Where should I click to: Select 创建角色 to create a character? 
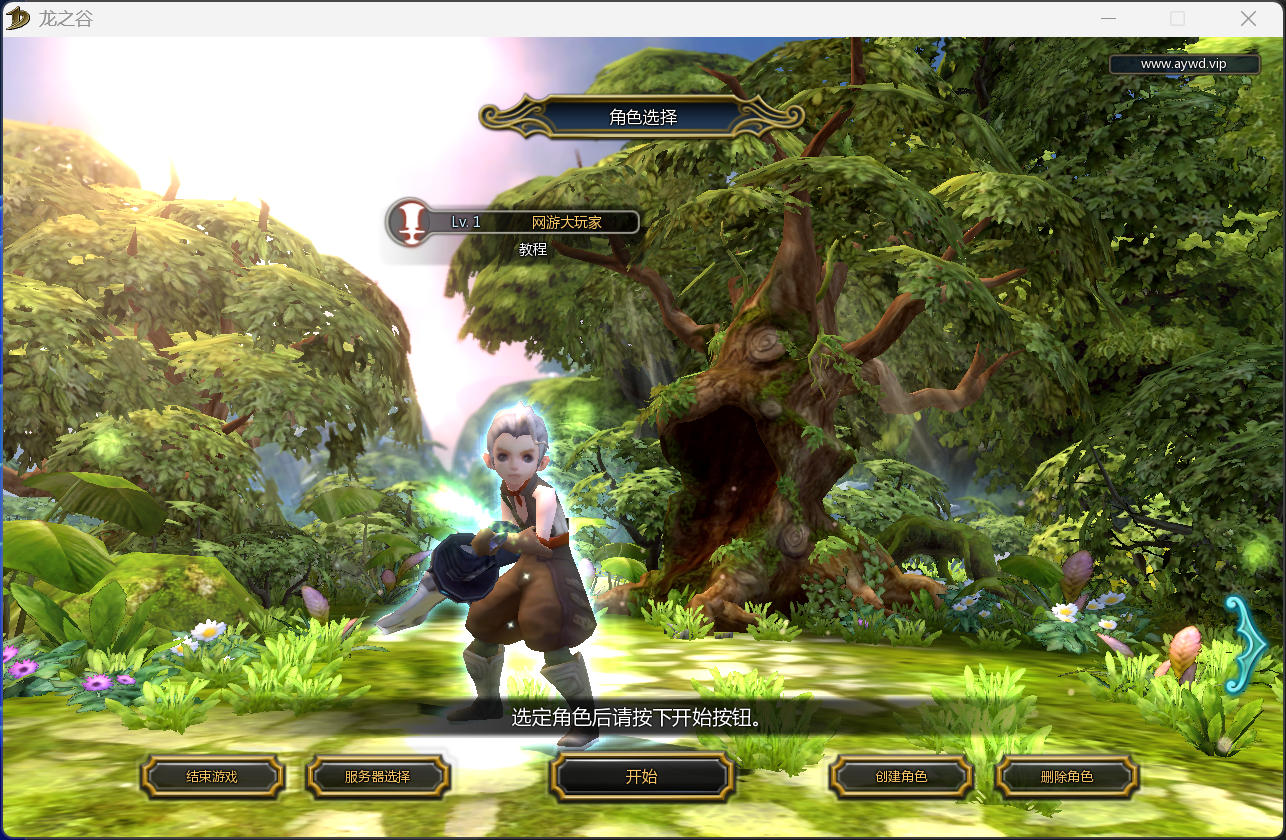(x=901, y=777)
